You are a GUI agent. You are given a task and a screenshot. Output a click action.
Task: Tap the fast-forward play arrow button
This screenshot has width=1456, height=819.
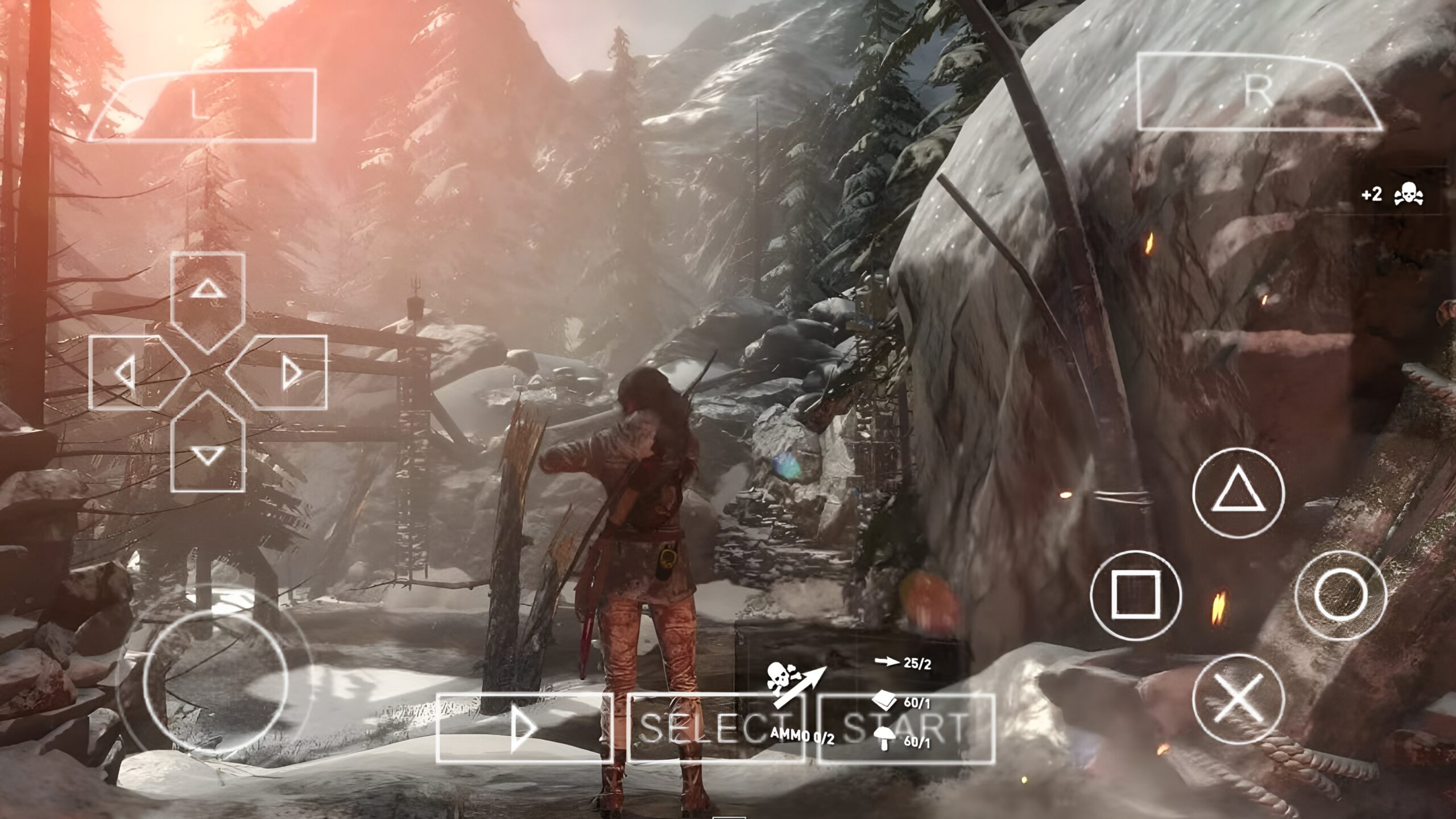click(523, 728)
